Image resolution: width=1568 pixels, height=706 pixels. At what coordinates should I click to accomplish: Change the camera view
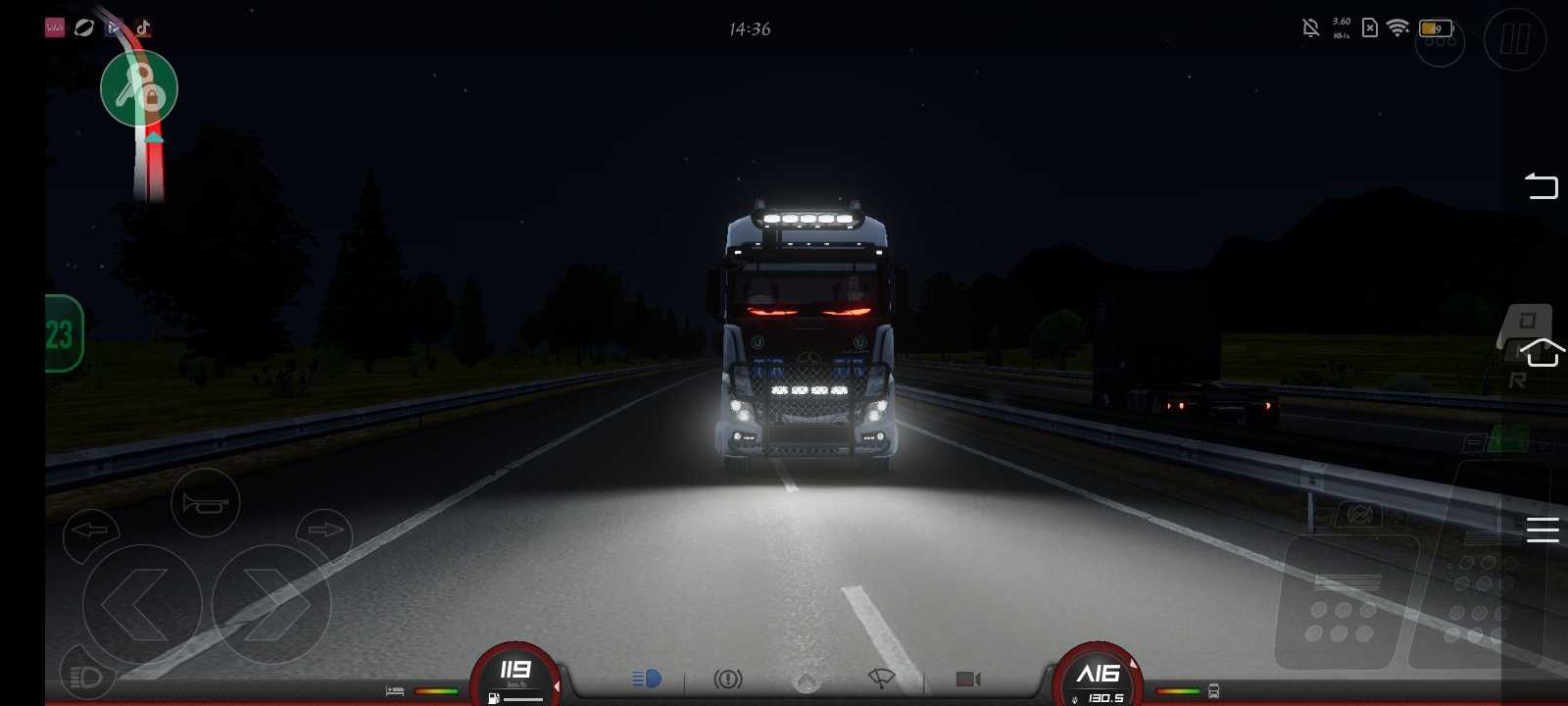click(967, 679)
